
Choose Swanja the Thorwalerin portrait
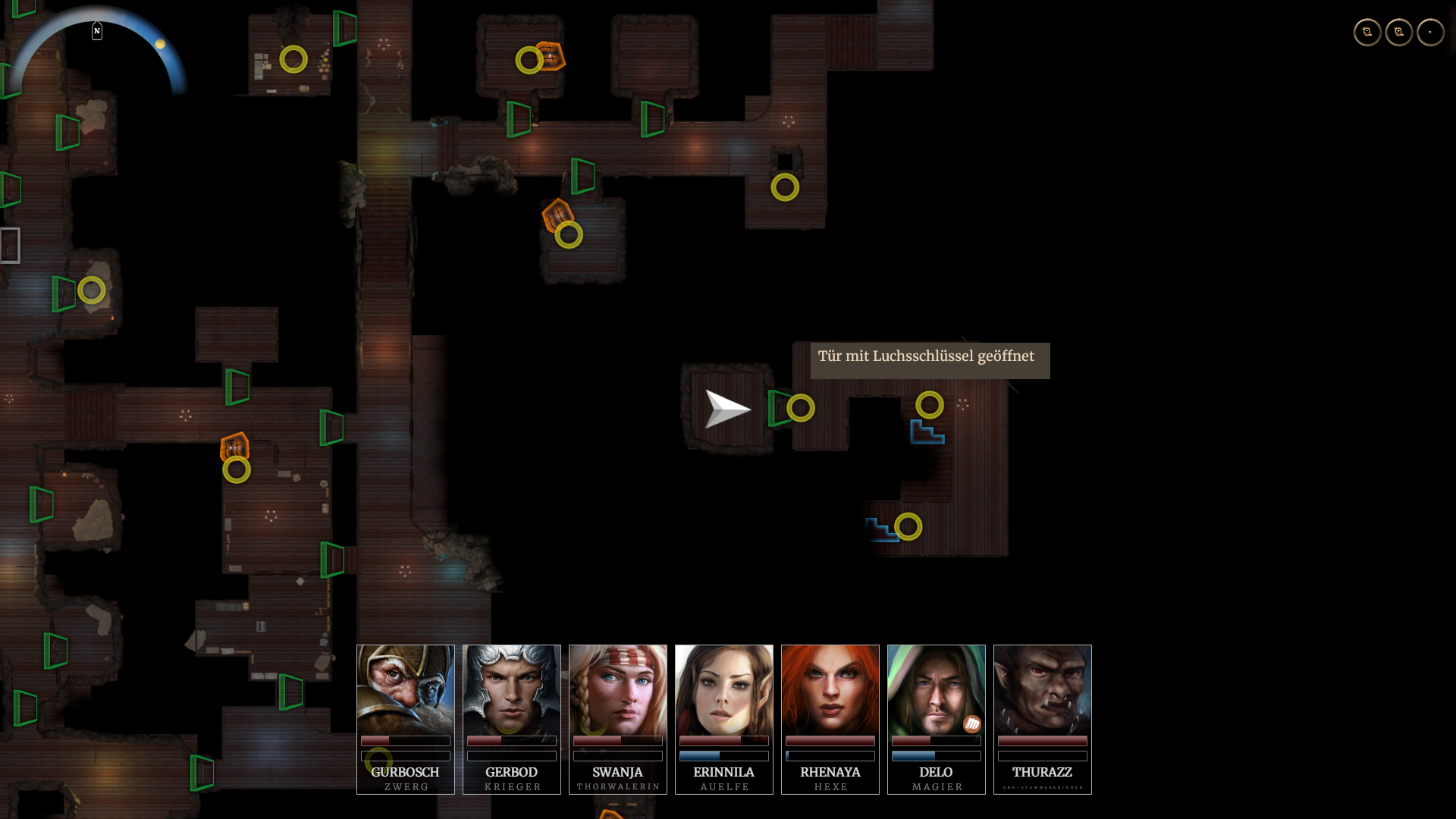[x=618, y=690]
